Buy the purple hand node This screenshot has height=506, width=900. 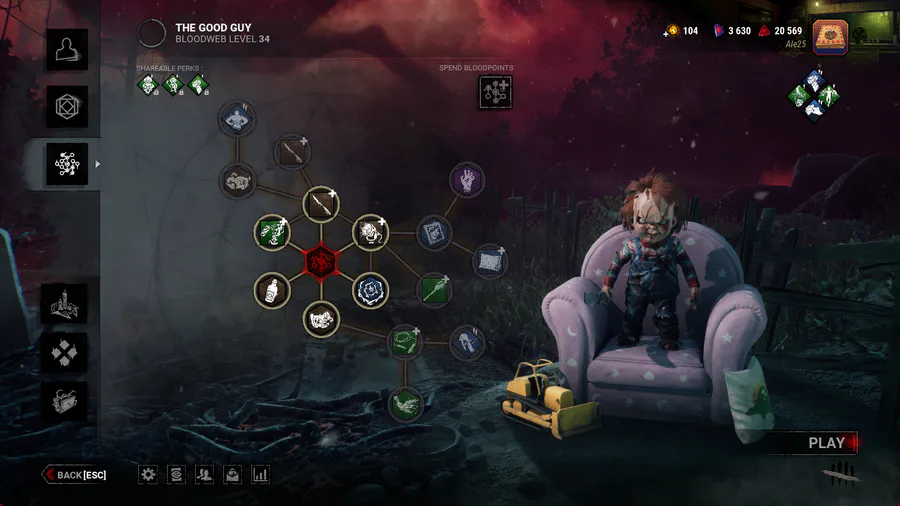point(466,181)
